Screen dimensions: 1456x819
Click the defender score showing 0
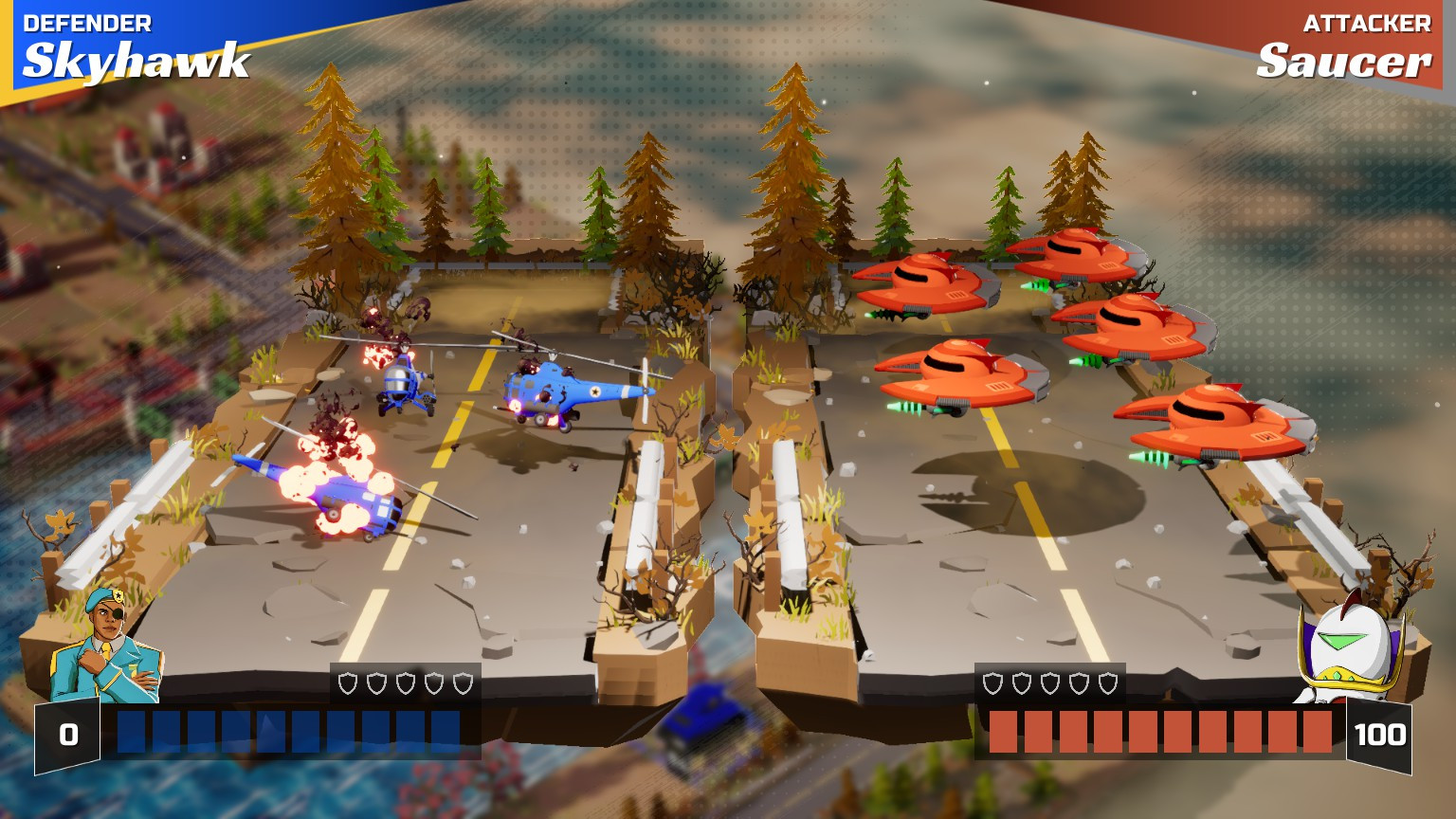click(x=65, y=734)
